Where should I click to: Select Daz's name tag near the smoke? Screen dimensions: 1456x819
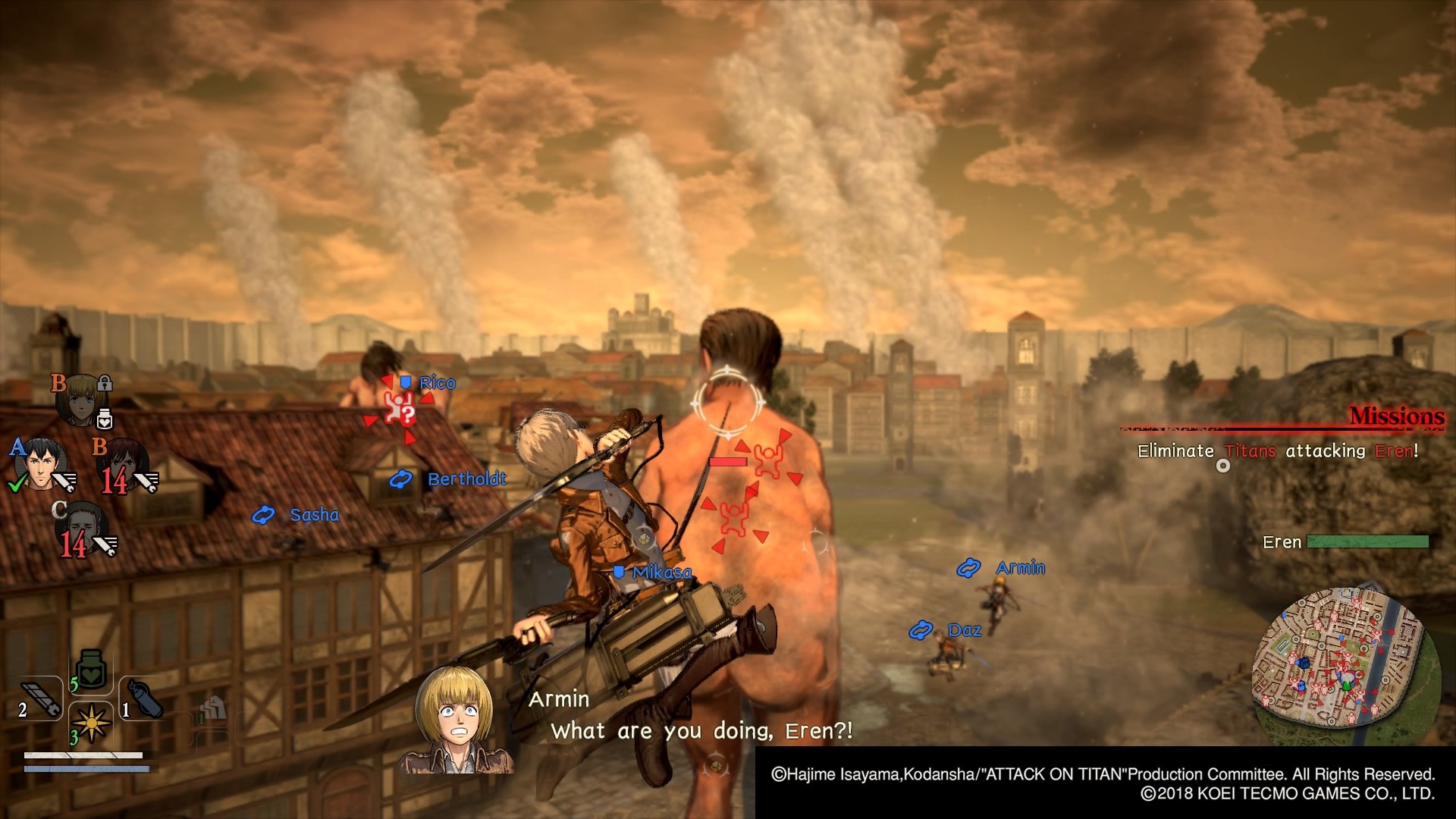pos(963,629)
